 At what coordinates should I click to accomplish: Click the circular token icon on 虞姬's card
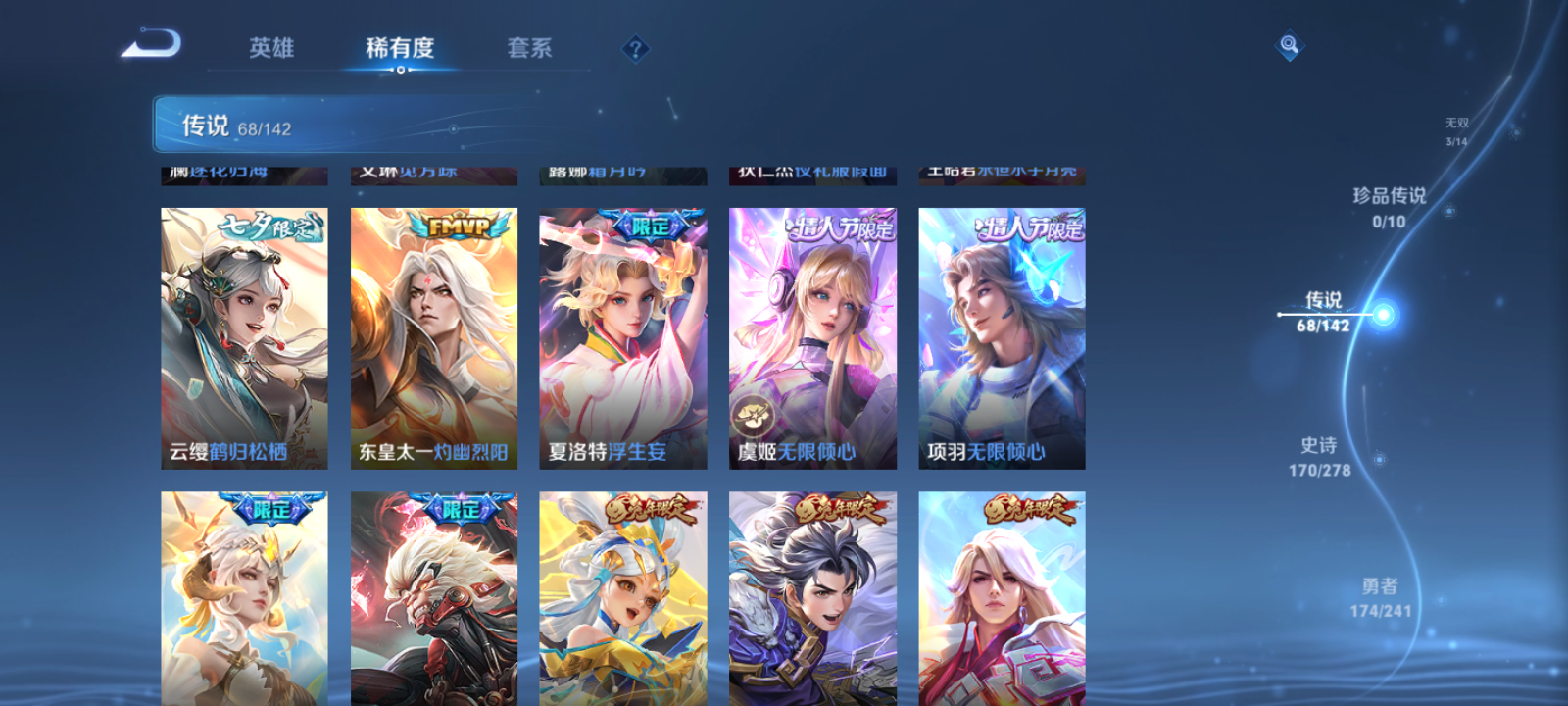(752, 416)
